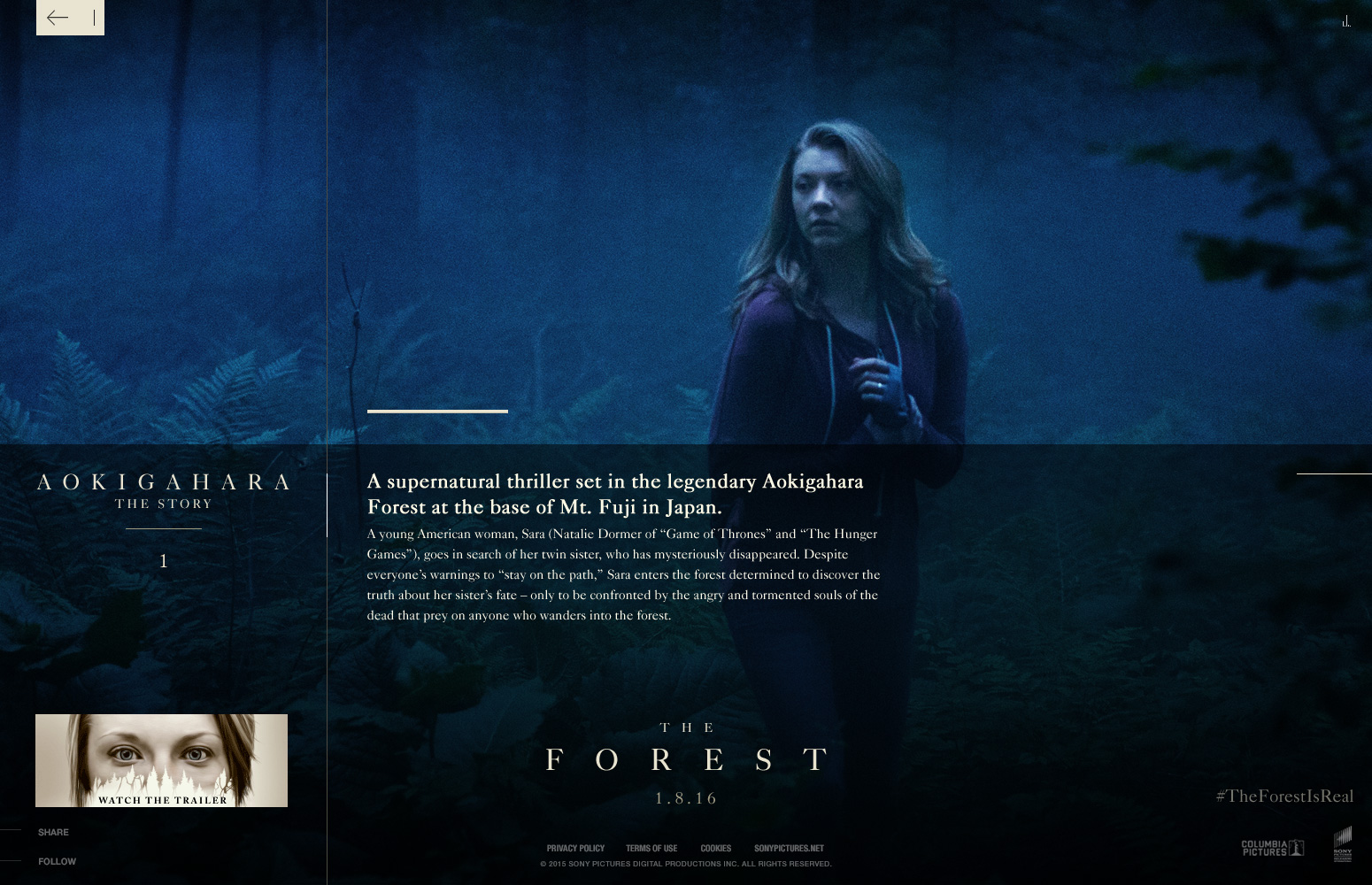Viewport: 1372px width, 885px height.
Task: Open Watch the Trailer
Action: 161,759
